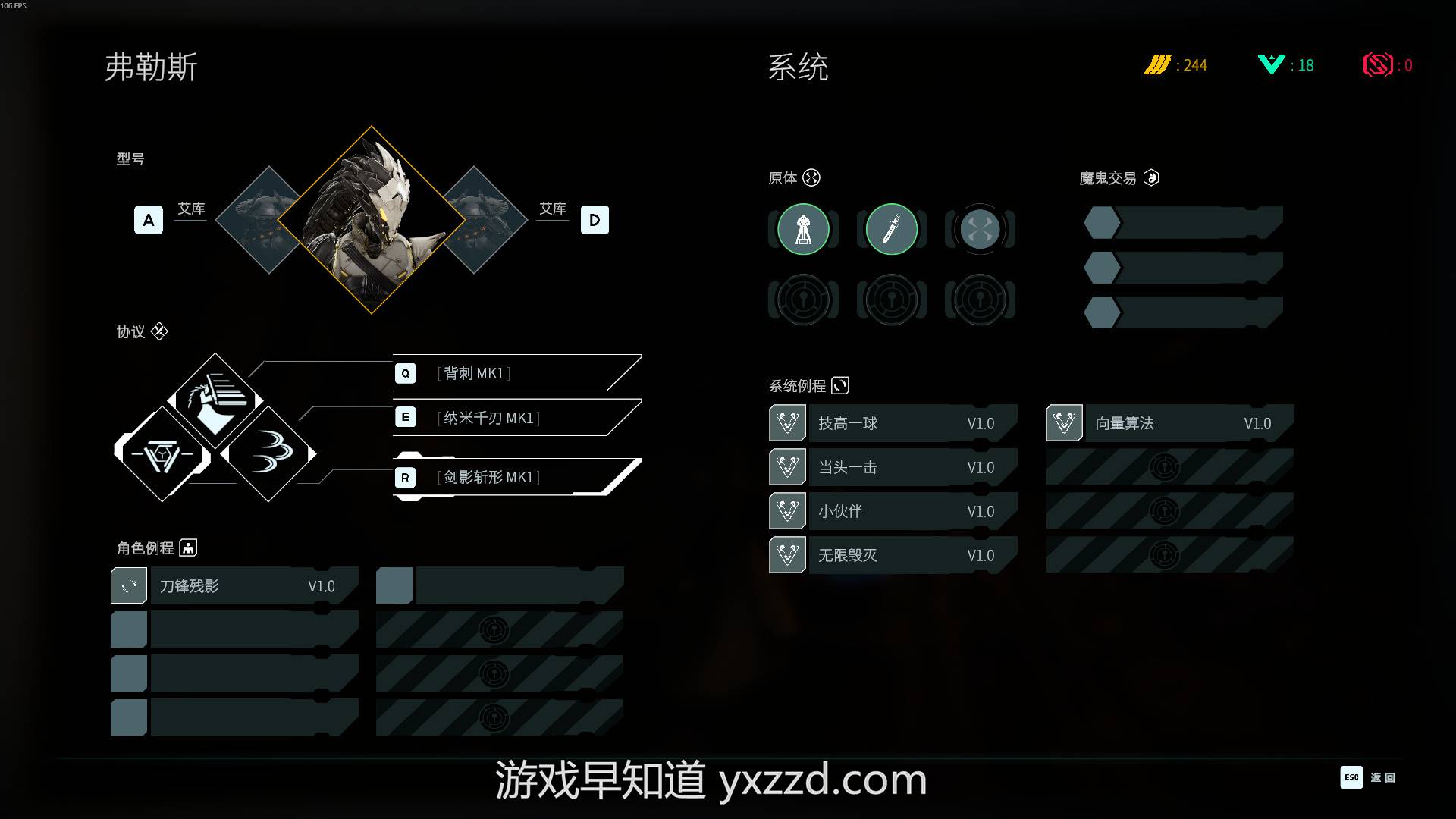Click the 返回 back button
Image resolution: width=1456 pixels, height=819 pixels.
(x=1368, y=777)
